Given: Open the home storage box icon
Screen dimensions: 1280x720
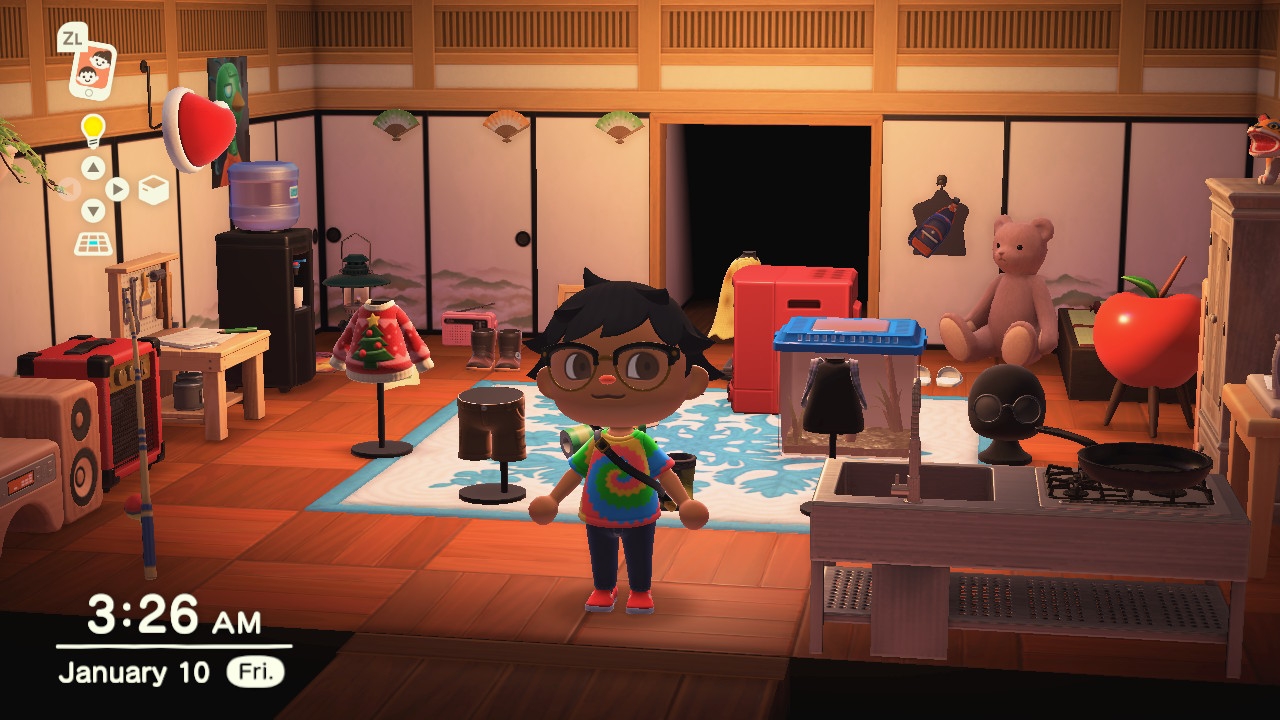Looking at the screenshot, I should [x=153, y=190].
